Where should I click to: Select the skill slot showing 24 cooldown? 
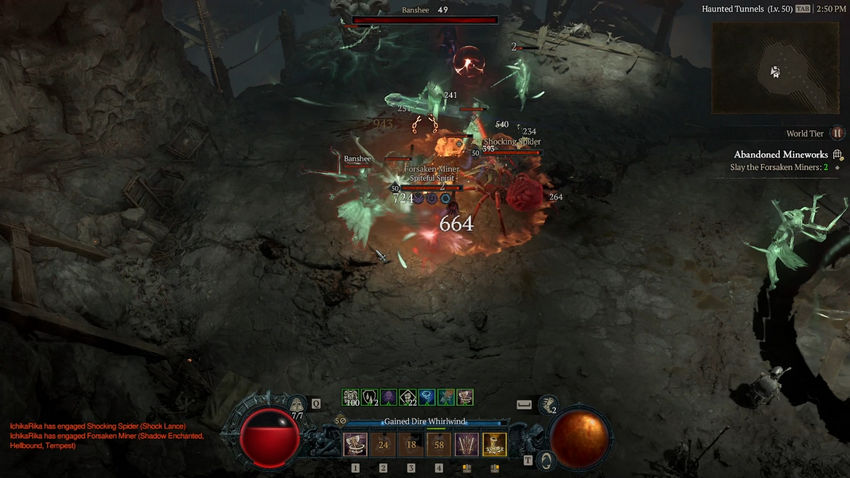(383, 444)
